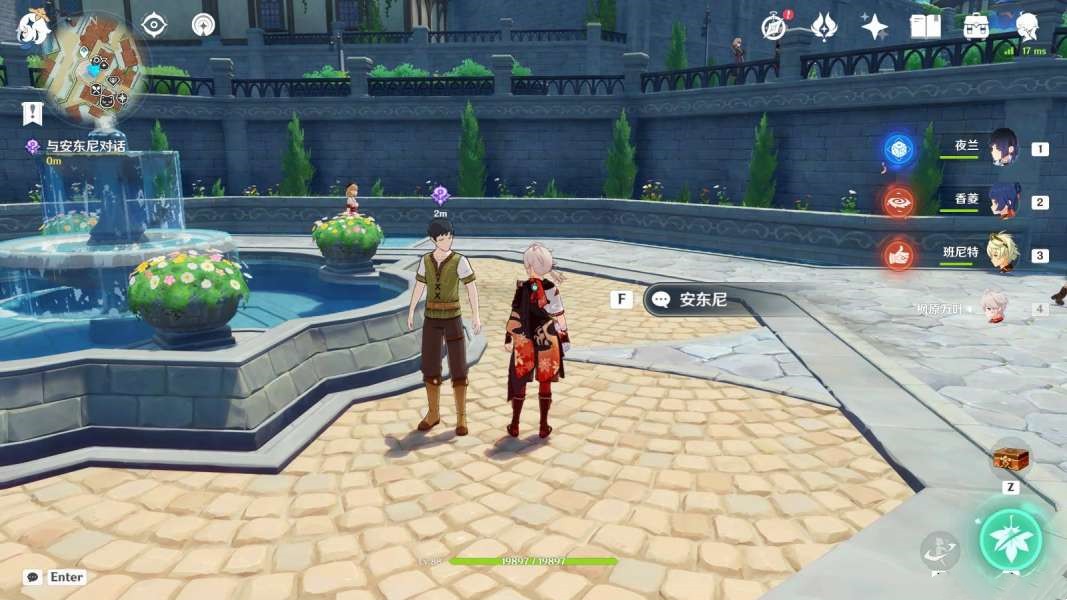1067x600 pixels.
Task: Switch to party member 班尼特
Action: 1003,254
